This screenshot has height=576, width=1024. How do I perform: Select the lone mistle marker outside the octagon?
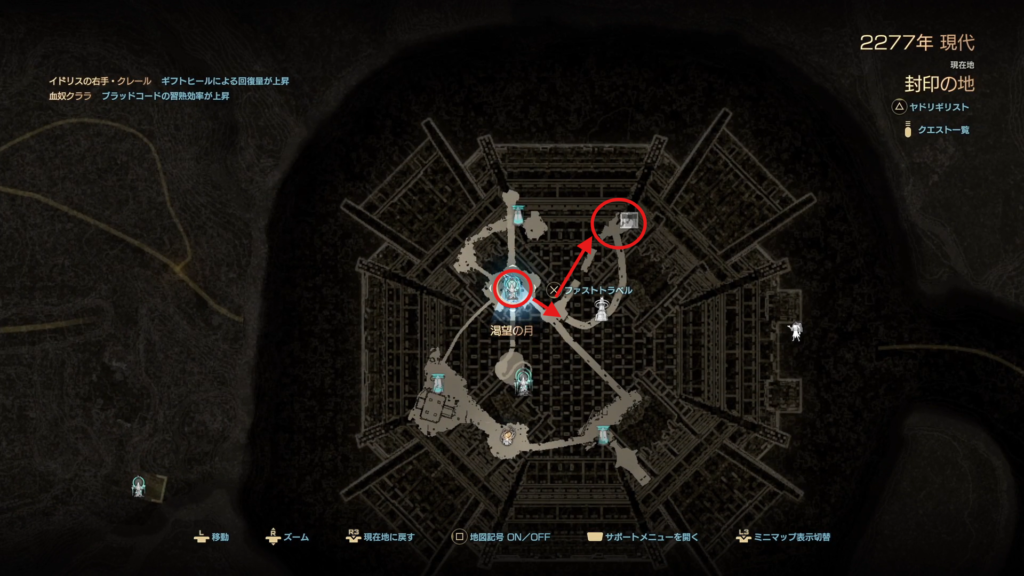140,486
